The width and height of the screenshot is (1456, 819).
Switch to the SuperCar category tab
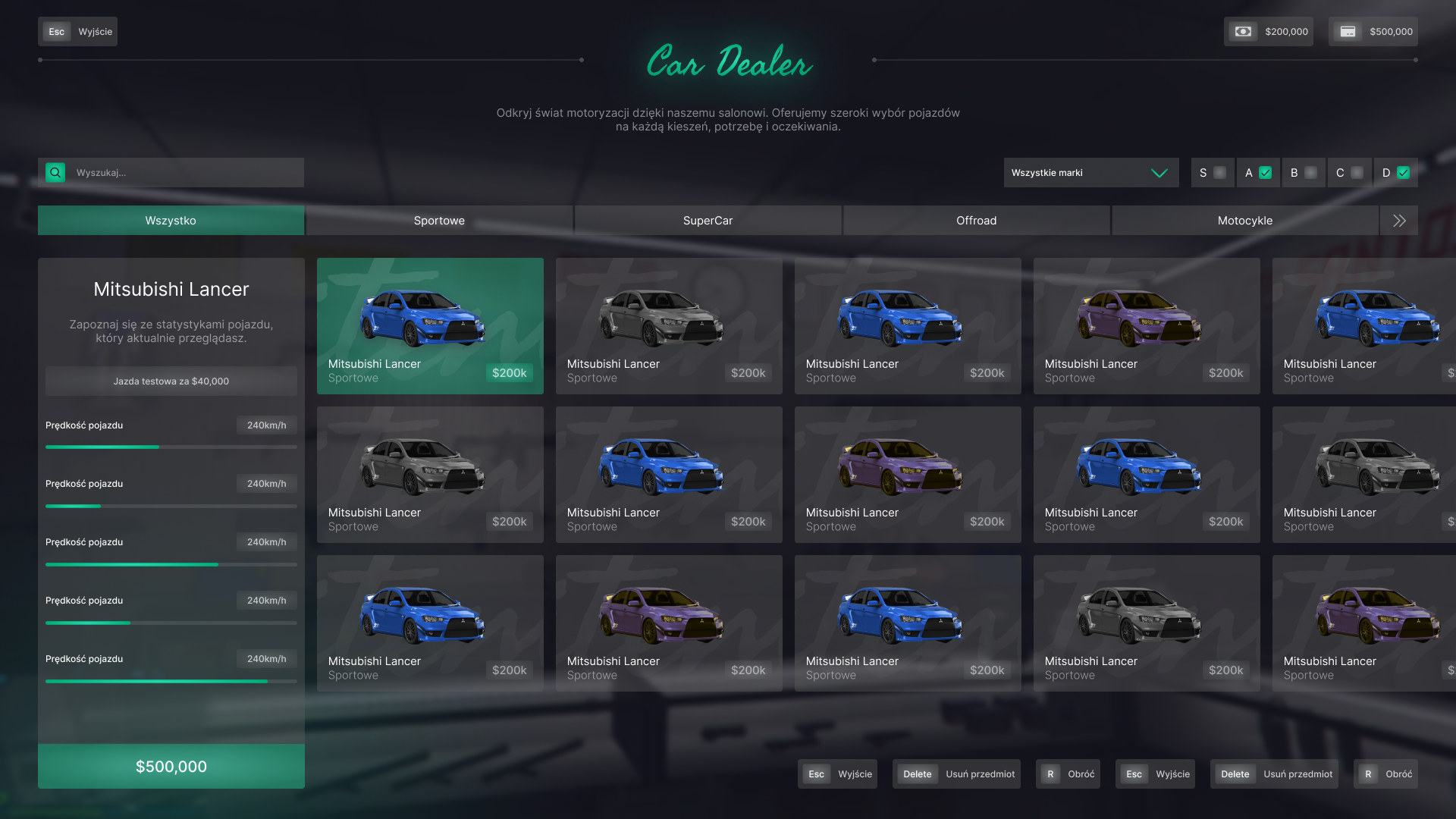[x=708, y=220]
